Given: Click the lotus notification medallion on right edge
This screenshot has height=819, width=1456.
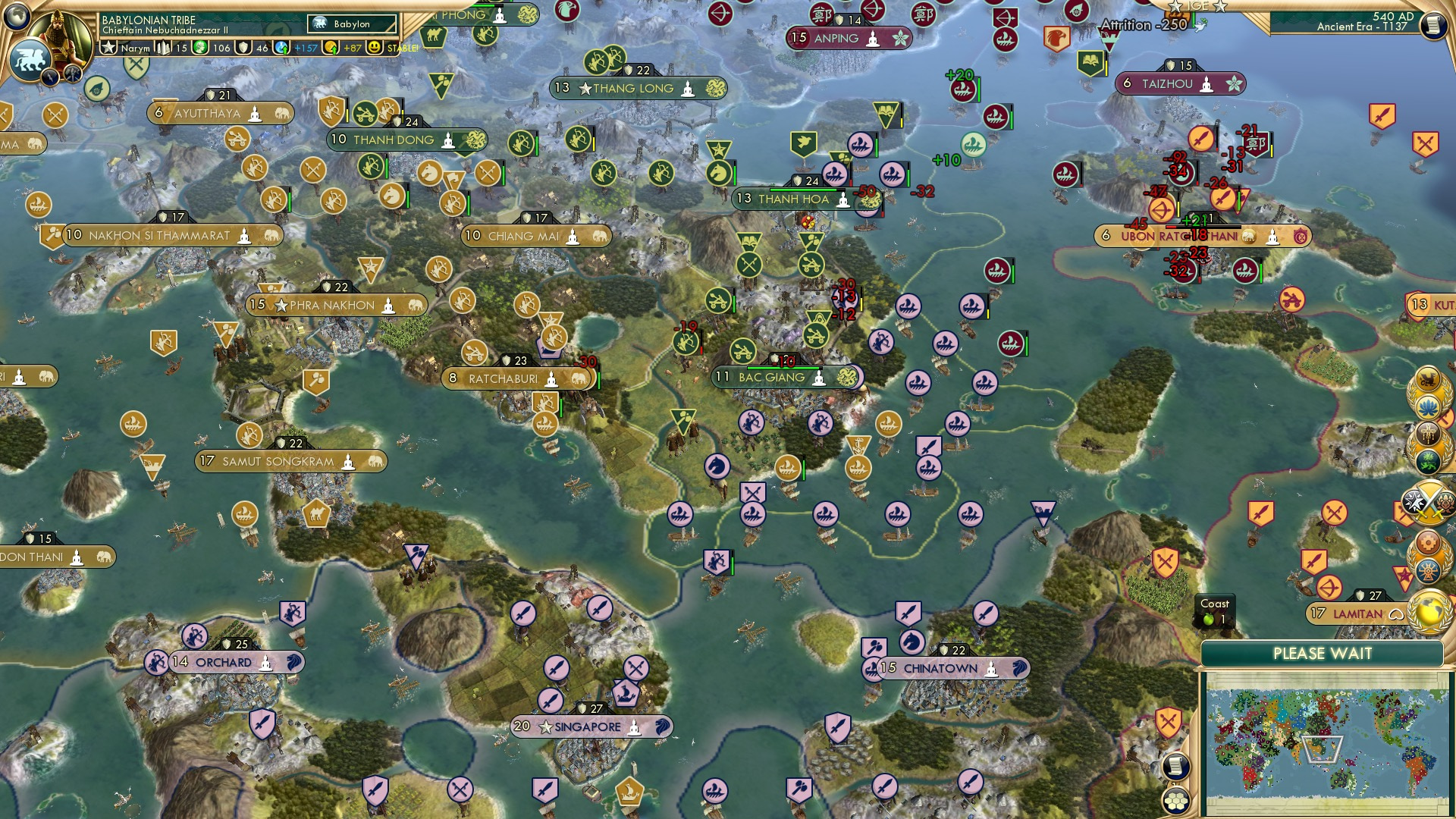Looking at the screenshot, I should (1429, 405).
